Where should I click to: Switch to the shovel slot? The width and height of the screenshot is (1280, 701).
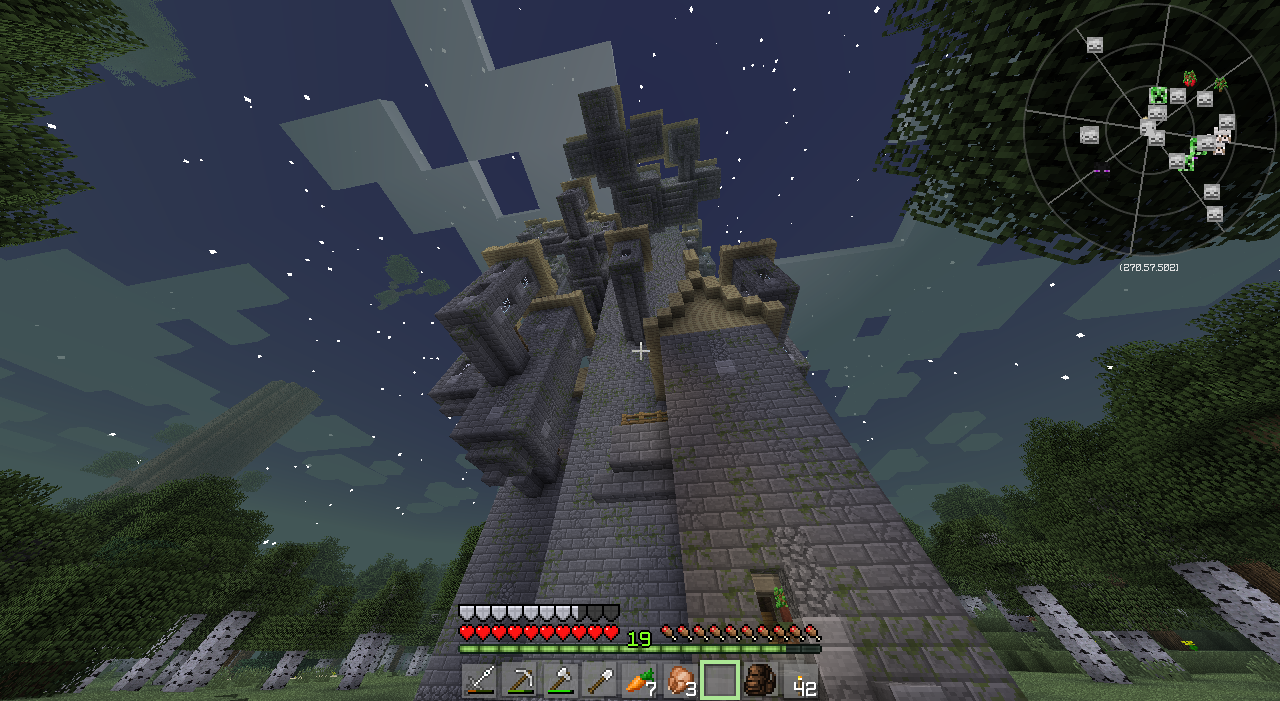[x=600, y=680]
